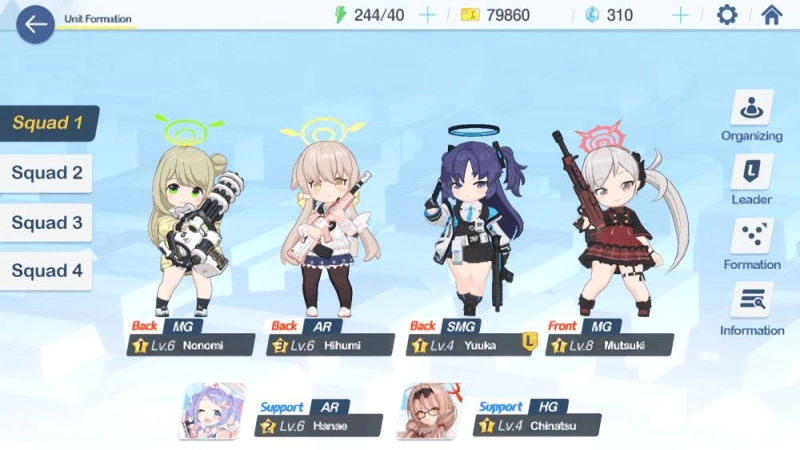Image resolution: width=800 pixels, height=450 pixels.
Task: Select Hanae support portrait
Action: pyautogui.click(x=212, y=411)
